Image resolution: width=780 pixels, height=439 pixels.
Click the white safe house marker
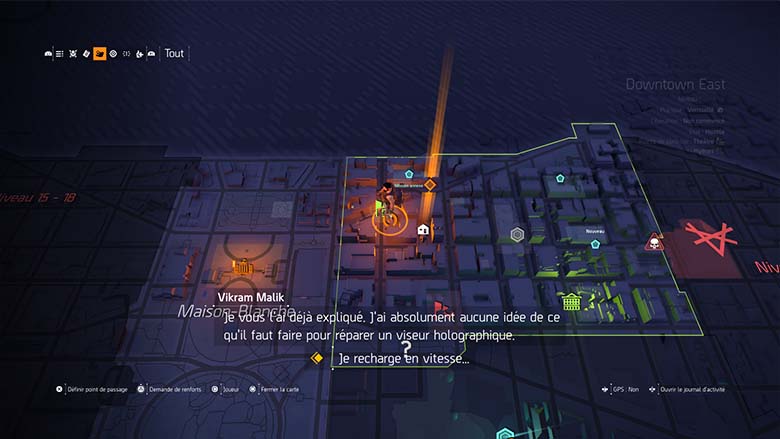[x=423, y=230]
